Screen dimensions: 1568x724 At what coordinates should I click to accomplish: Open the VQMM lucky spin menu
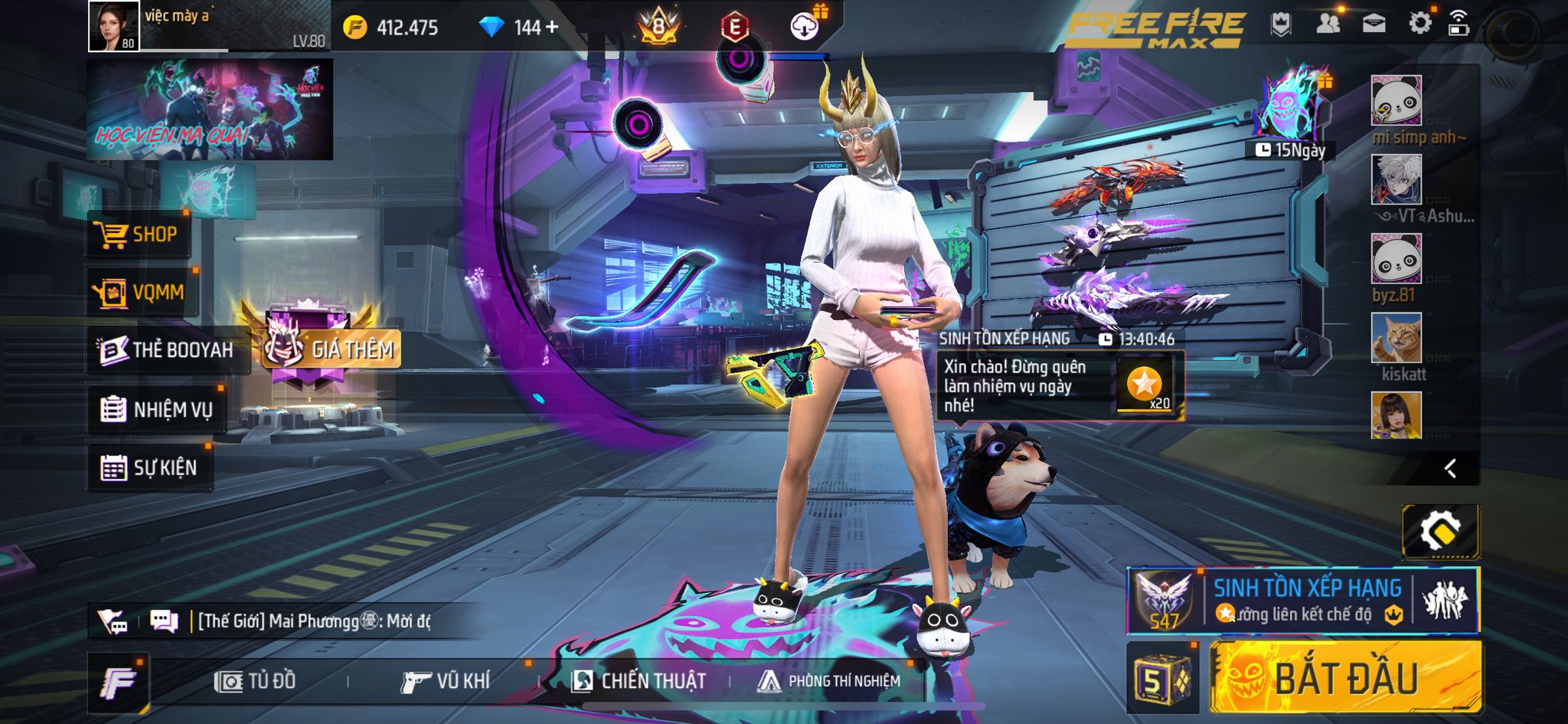tap(141, 292)
